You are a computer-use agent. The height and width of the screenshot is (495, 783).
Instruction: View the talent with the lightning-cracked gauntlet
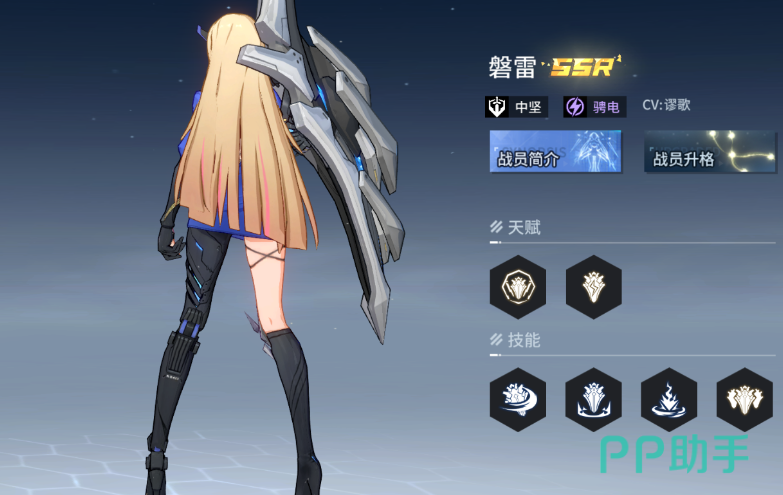click(593, 287)
